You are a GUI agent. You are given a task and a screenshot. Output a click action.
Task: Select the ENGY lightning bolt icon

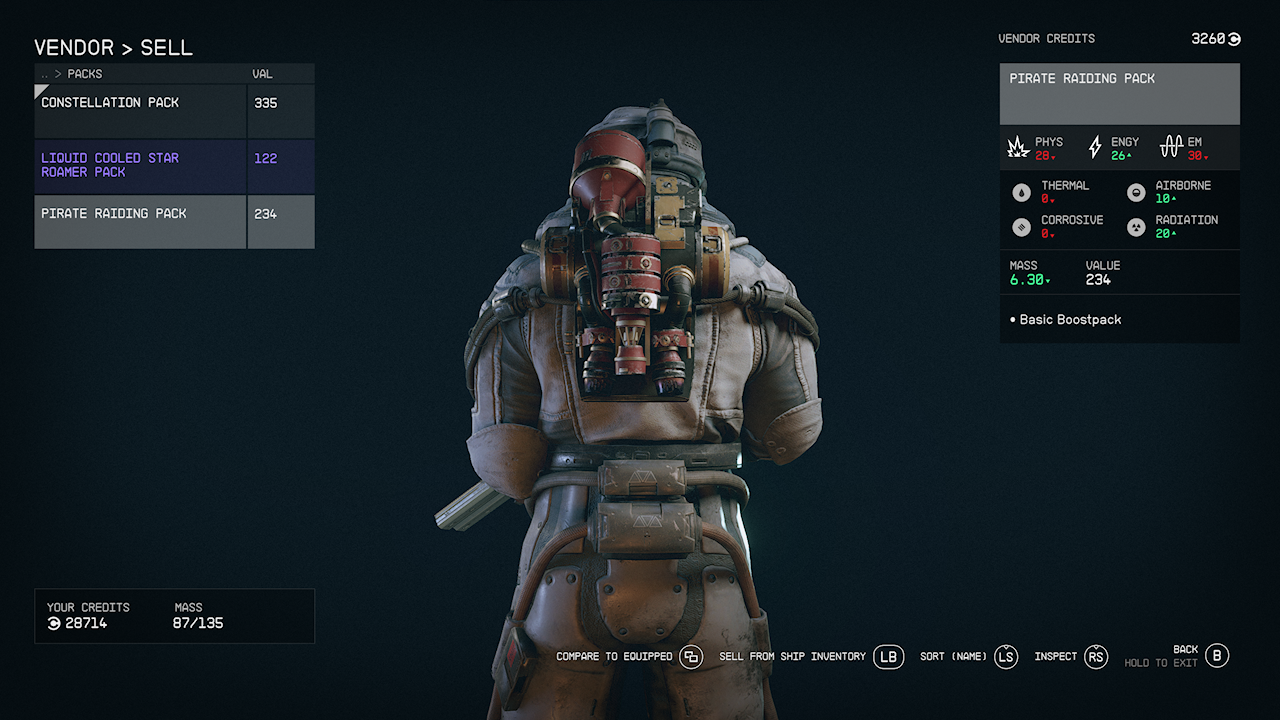pos(1094,146)
